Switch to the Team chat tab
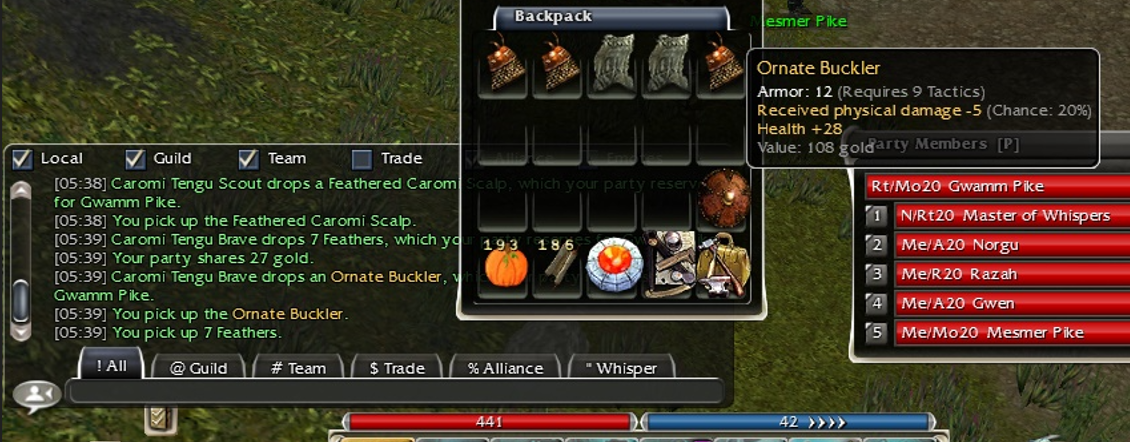This screenshot has height=442, width=1130. pos(298,368)
